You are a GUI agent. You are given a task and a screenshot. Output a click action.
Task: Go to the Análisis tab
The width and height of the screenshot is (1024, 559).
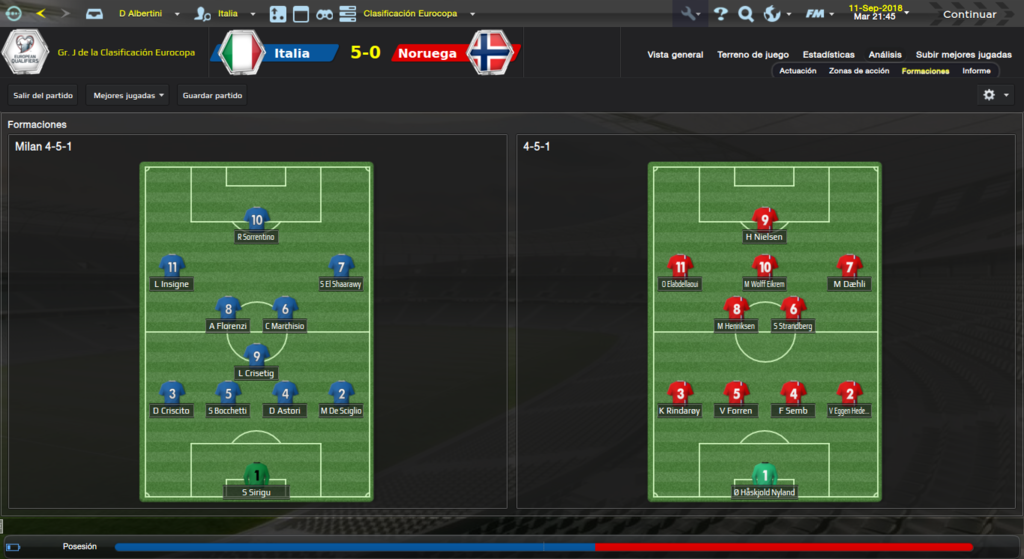[x=885, y=54]
